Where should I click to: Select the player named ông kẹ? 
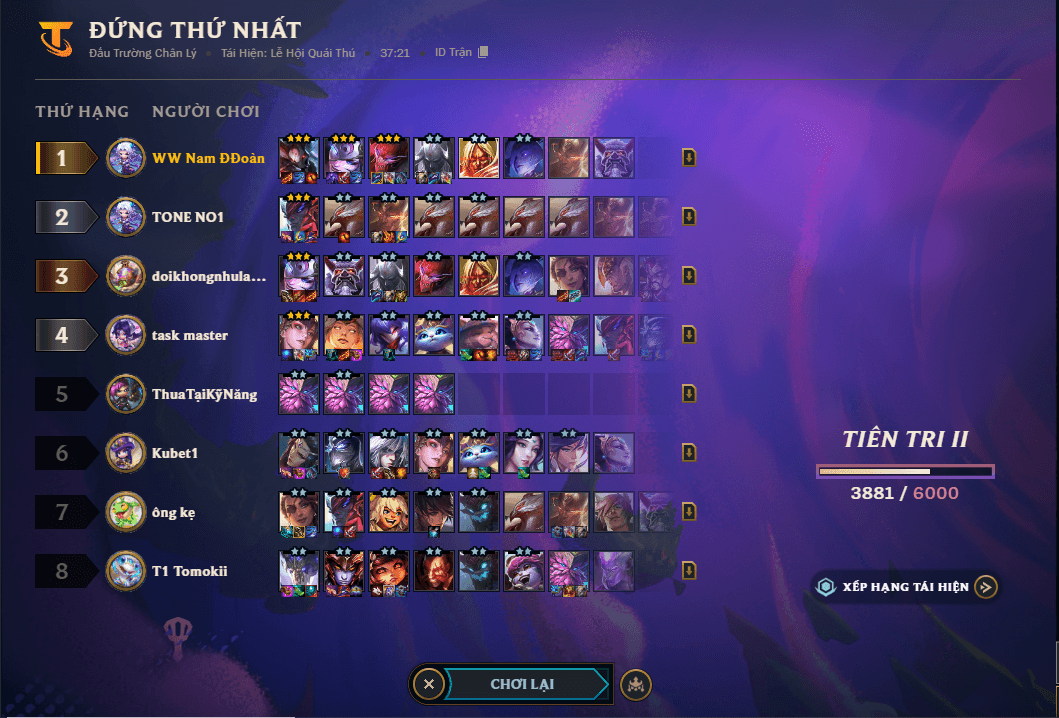point(173,512)
